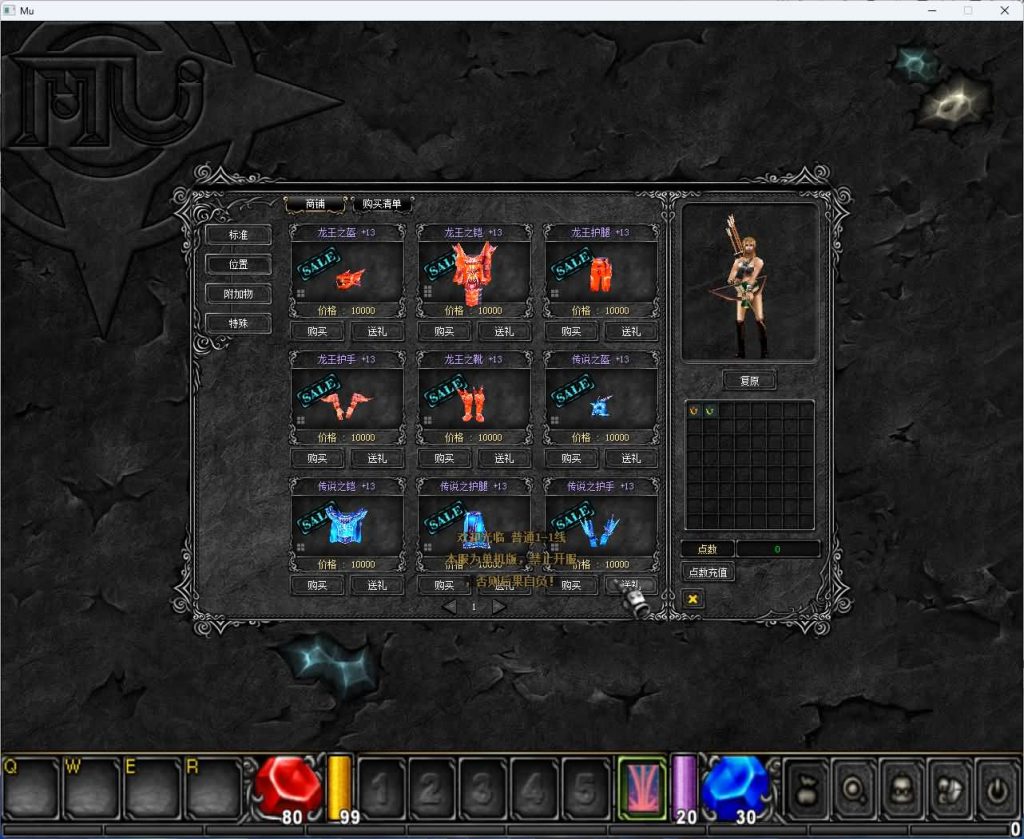1024x839 pixels.
Task: Open 点数充值 points recharge
Action: (708, 572)
